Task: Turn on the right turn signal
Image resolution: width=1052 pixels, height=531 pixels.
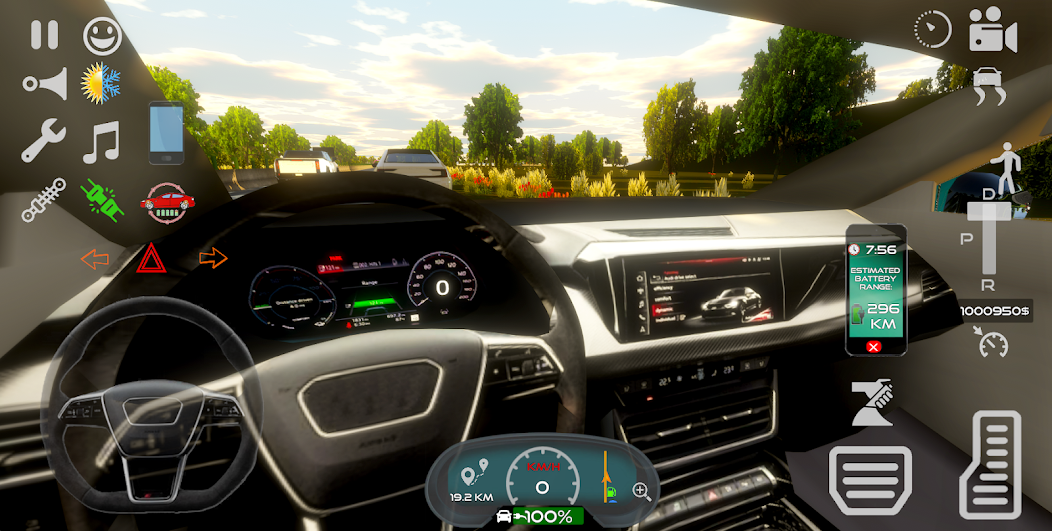Action: [x=213, y=258]
